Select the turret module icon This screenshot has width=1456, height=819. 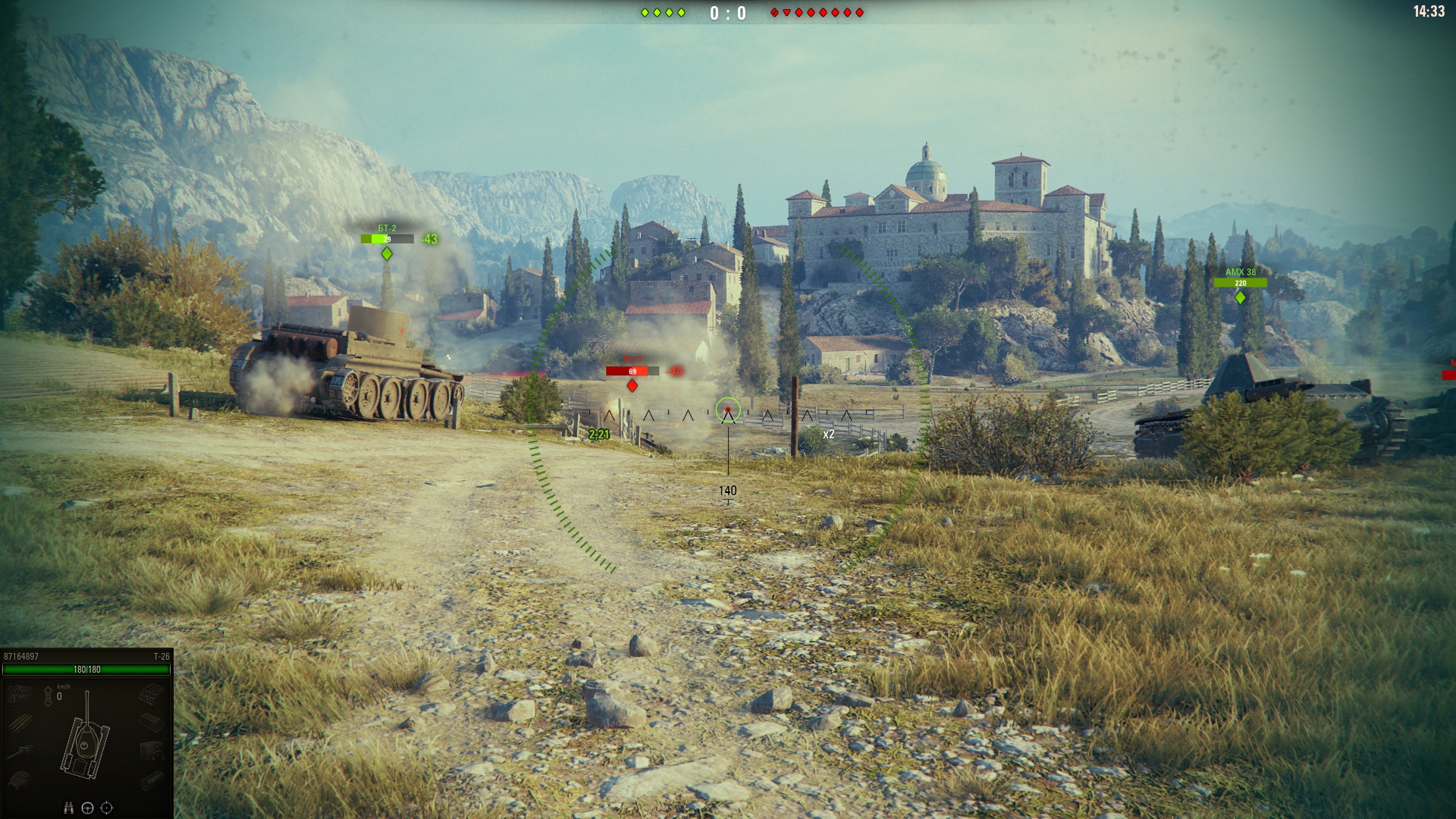[x=20, y=780]
